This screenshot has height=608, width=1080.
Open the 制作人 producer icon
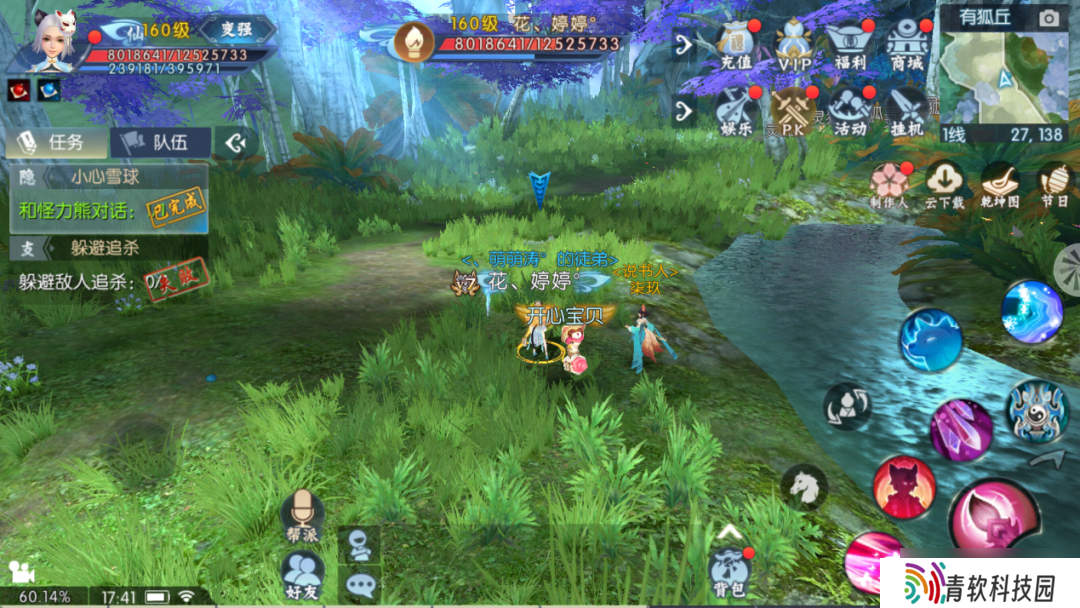[x=888, y=184]
